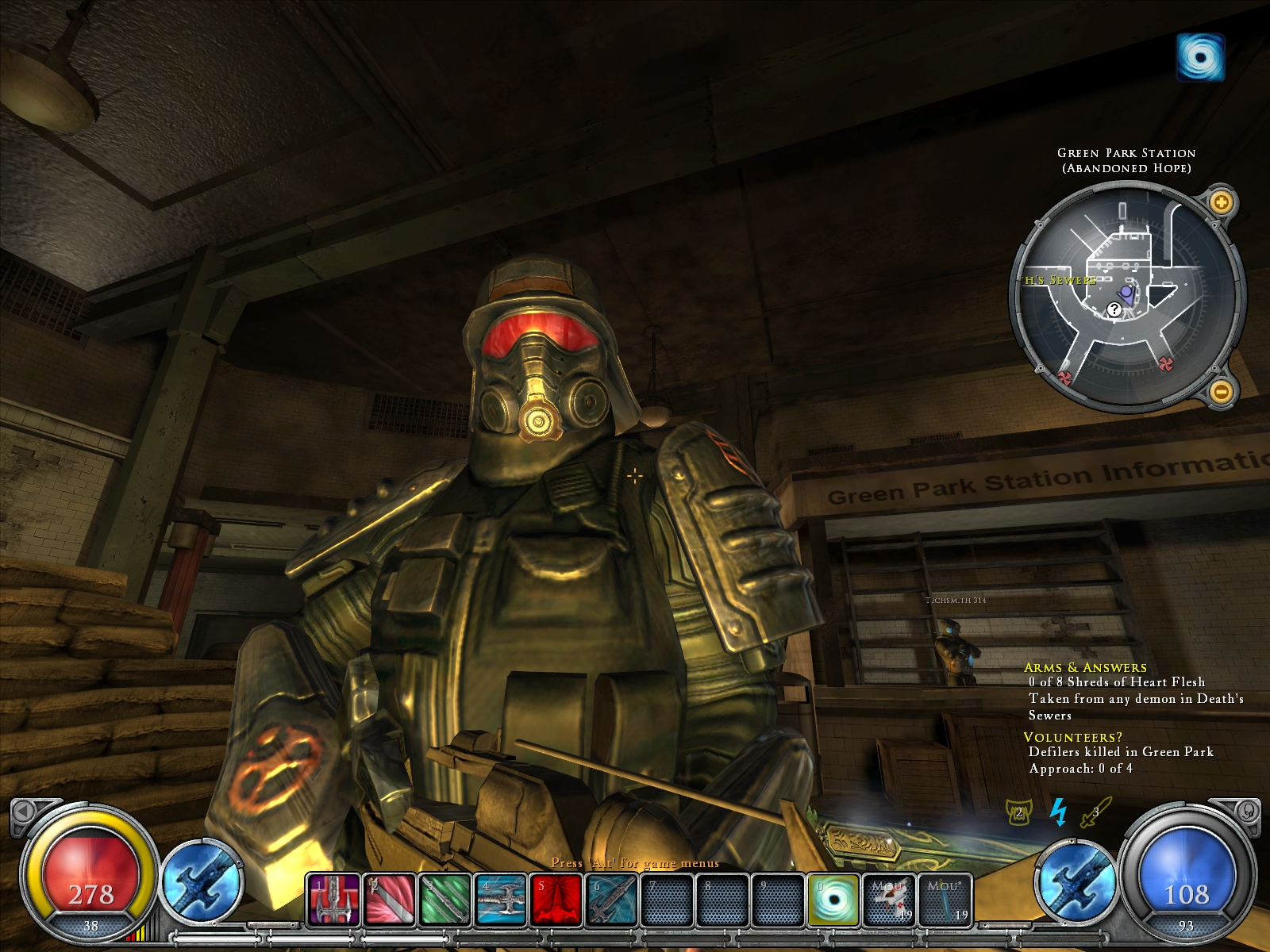The width and height of the screenshot is (1270, 952).
Task: Open the Arms & Answers quest entry
Action: coord(1085,667)
